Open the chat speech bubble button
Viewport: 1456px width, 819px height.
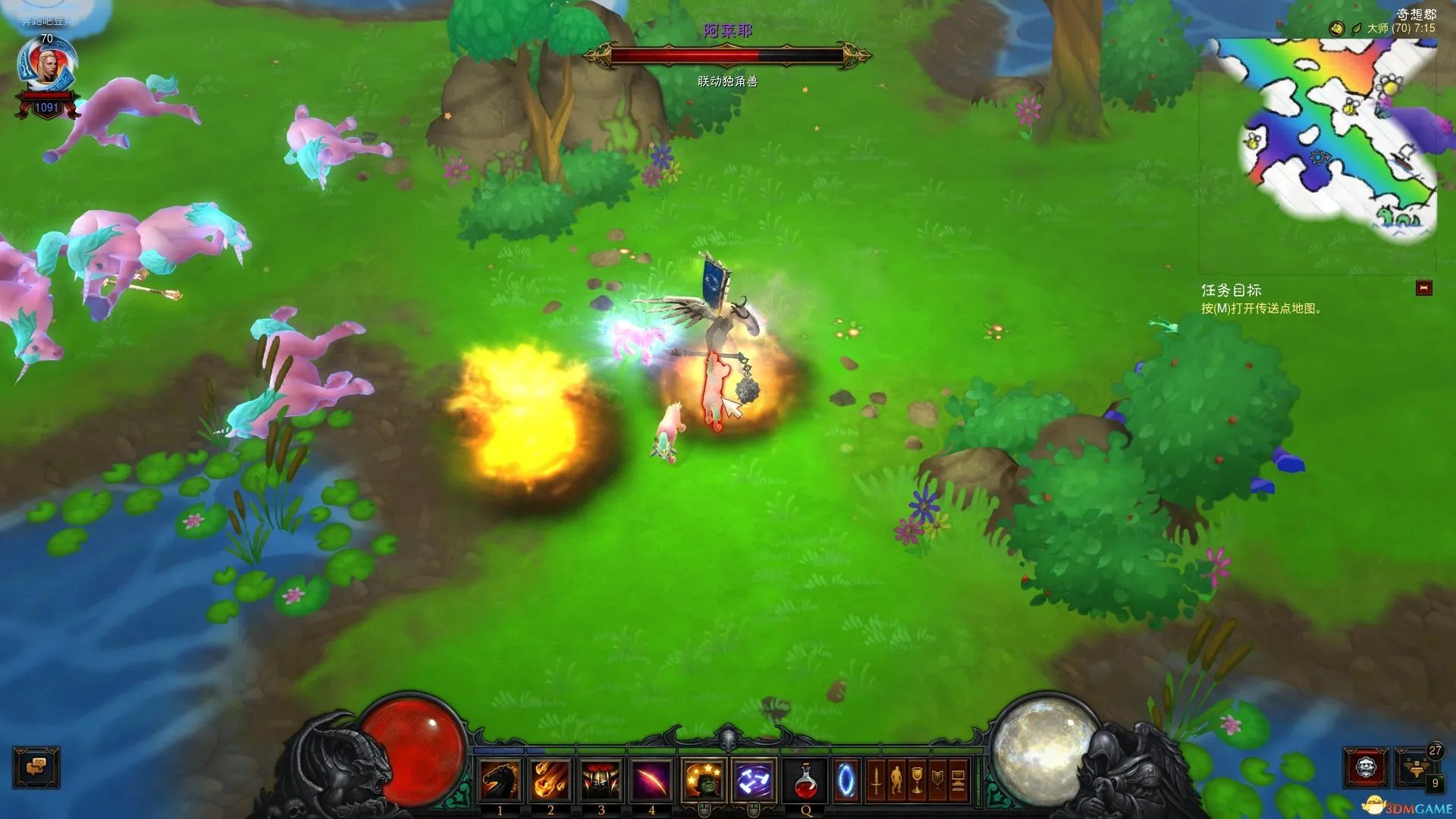pos(36,767)
